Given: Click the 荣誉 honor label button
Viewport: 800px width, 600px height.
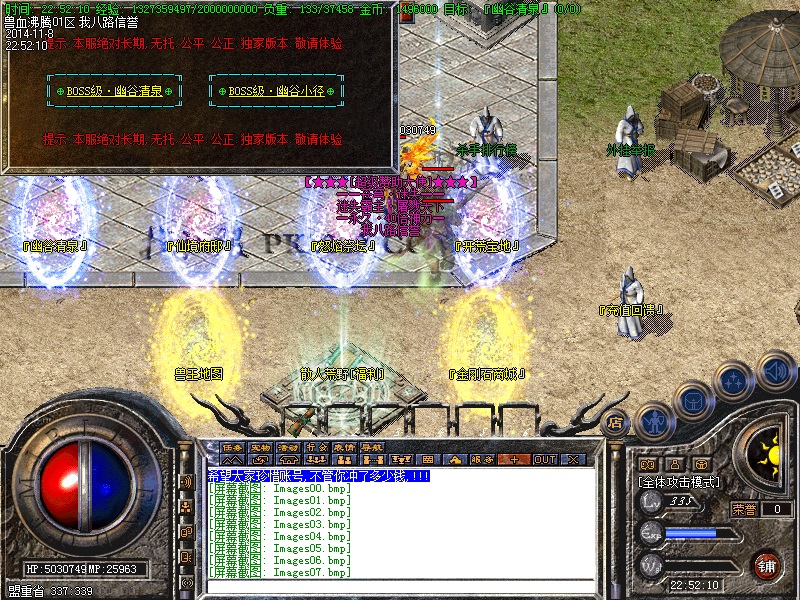Looking at the screenshot, I should pos(744,509).
